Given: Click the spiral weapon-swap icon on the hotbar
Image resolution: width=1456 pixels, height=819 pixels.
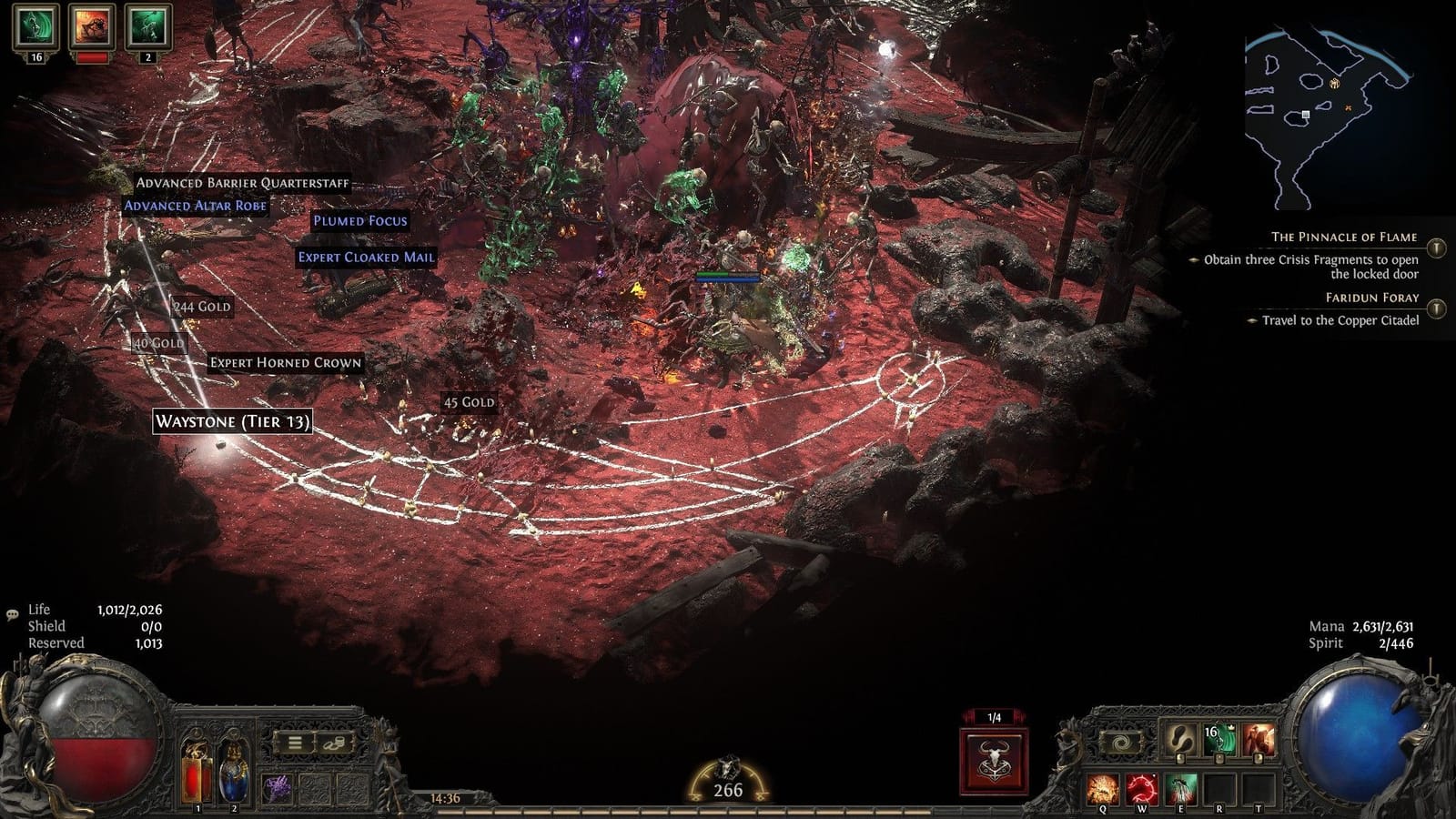Looking at the screenshot, I should pos(1121,742).
